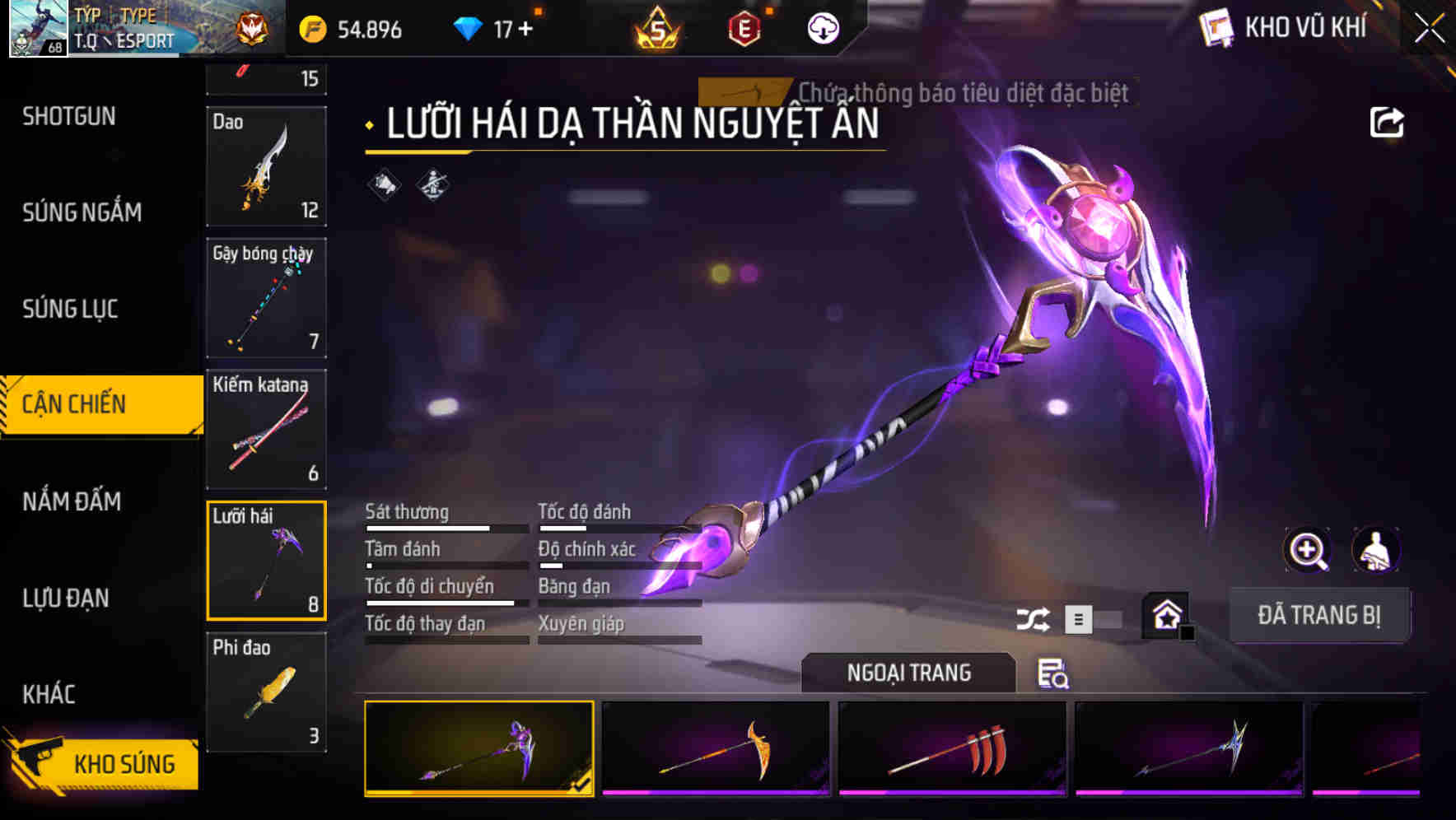
Task: Open the Dao melee weapon slot
Action: 265,167
